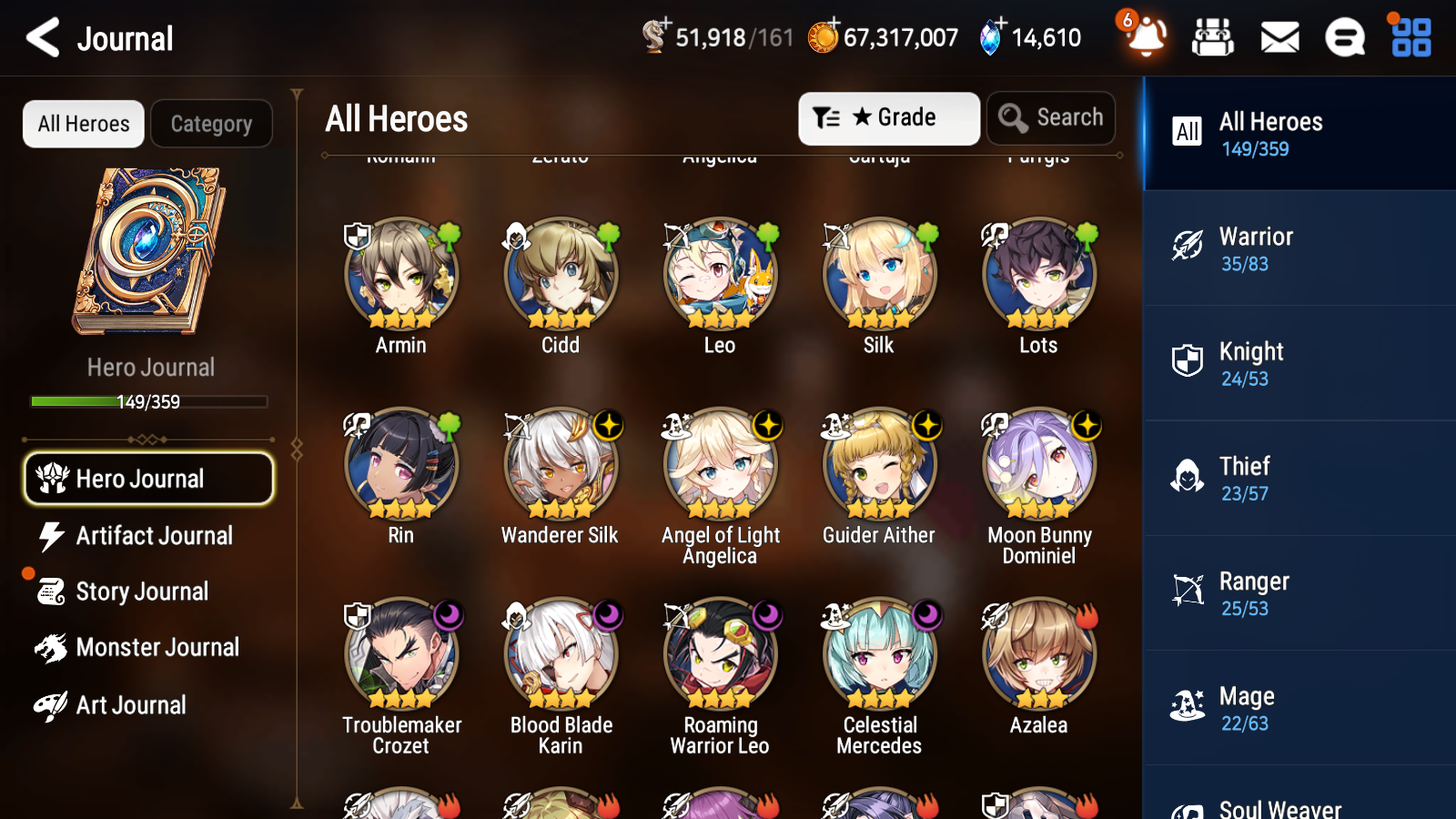Open the blue grid main menu icon

click(1409, 37)
